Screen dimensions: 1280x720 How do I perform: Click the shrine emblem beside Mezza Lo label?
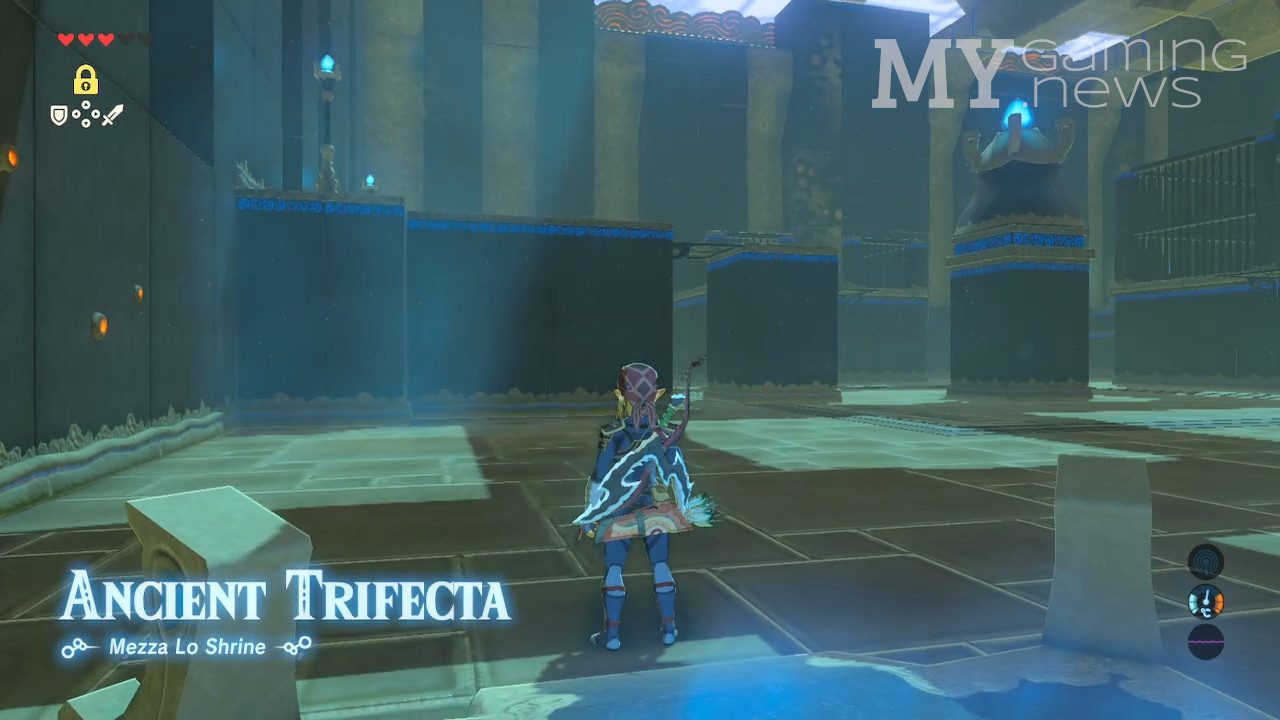(x=78, y=648)
